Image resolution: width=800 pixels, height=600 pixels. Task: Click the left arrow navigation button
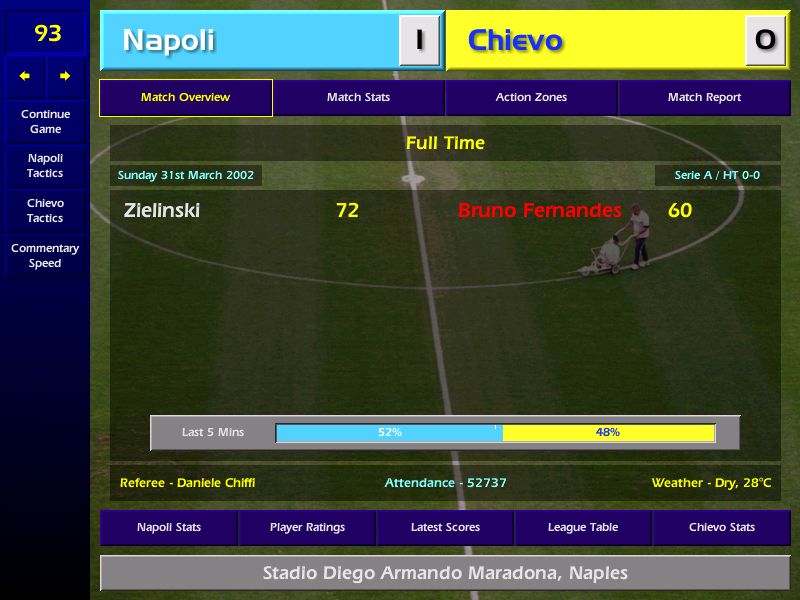tap(25, 76)
